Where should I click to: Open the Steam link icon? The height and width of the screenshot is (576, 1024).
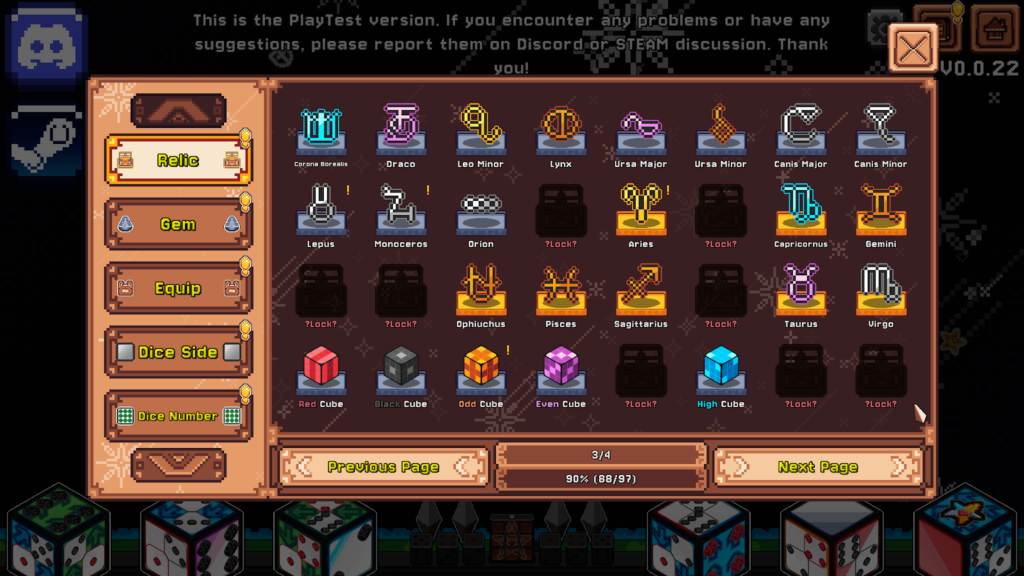pyautogui.click(x=45, y=139)
